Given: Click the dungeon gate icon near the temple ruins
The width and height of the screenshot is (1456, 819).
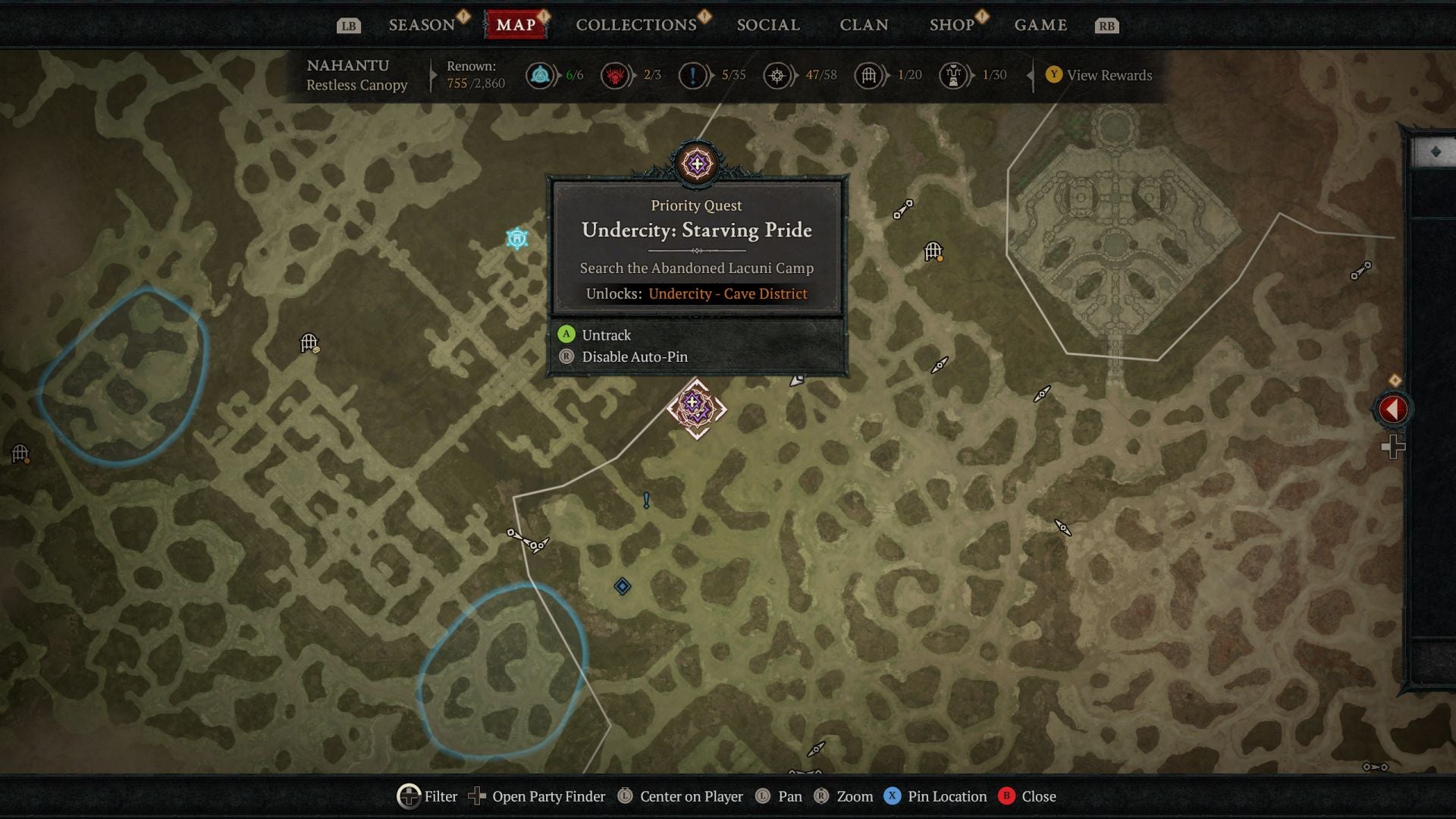Looking at the screenshot, I should pyautogui.click(x=933, y=250).
